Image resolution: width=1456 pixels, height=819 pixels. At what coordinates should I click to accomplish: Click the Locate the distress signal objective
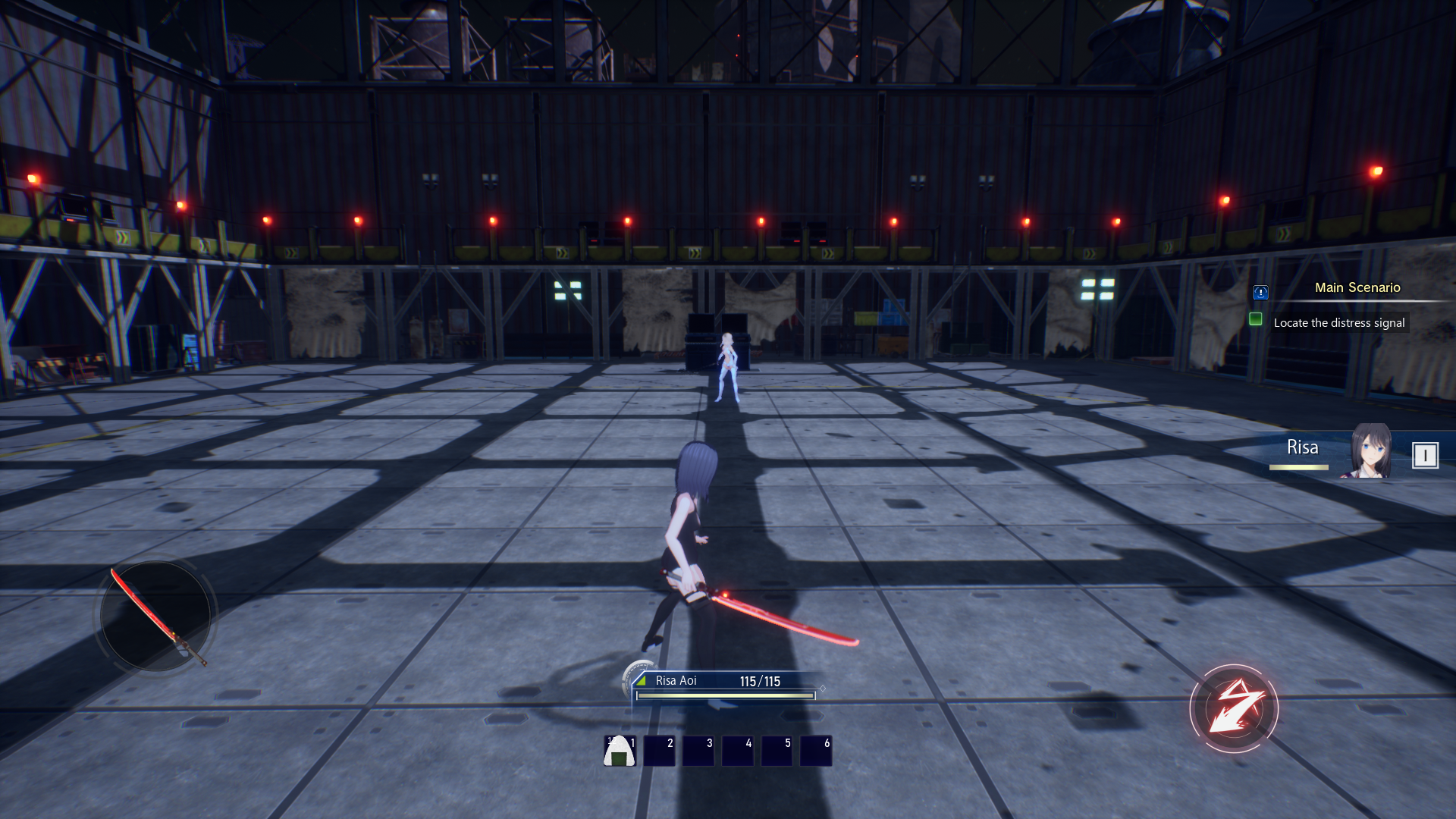1338,323
